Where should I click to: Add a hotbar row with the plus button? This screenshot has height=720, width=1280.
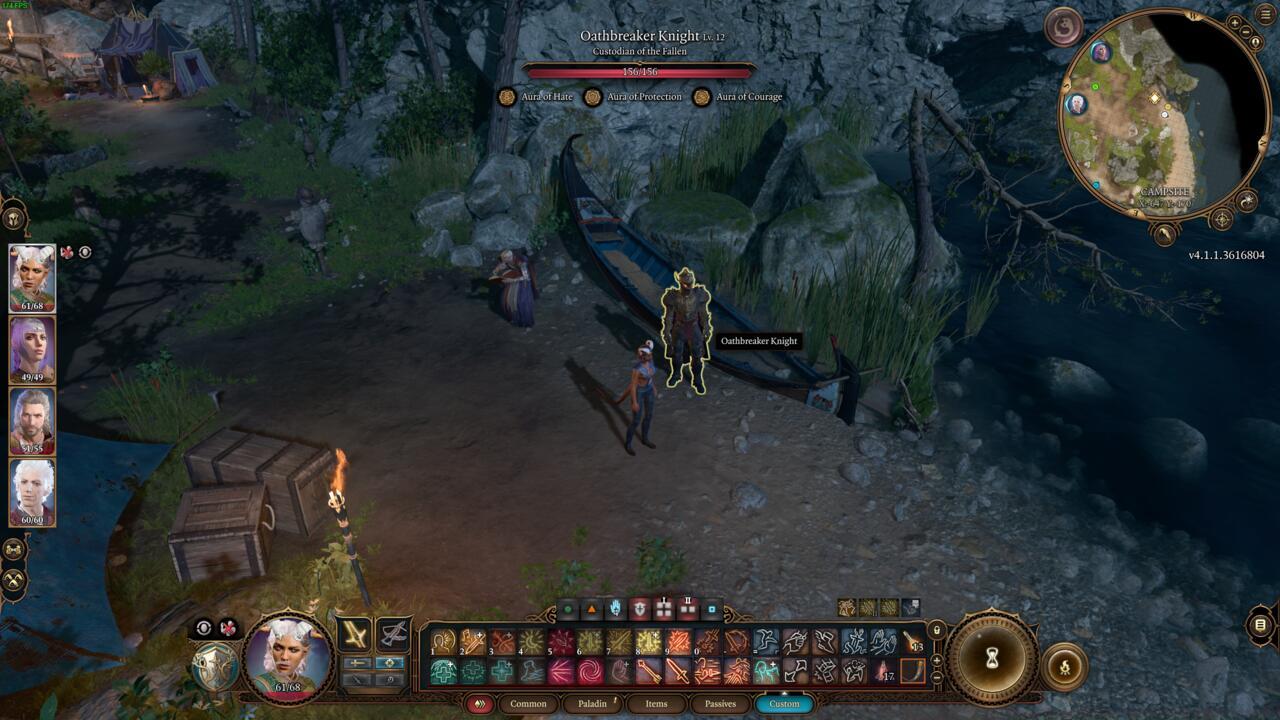coord(936,660)
